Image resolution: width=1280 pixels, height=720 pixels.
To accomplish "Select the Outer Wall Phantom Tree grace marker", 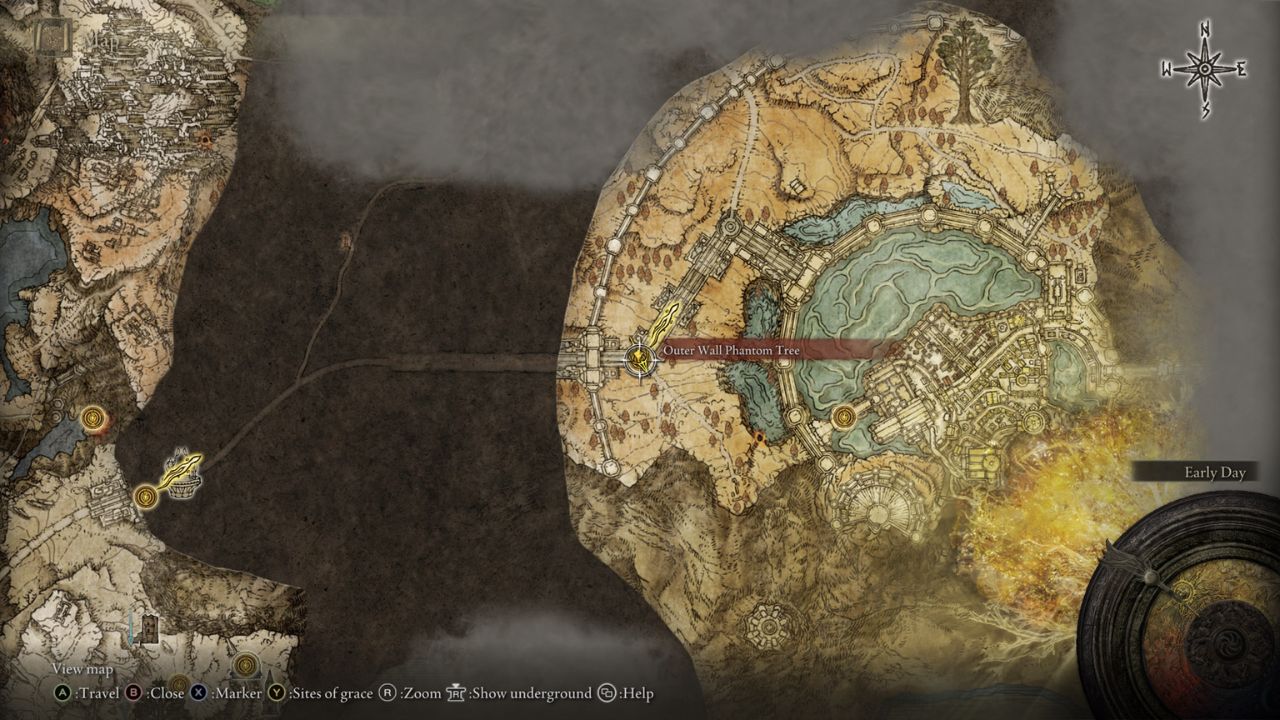I will (x=639, y=358).
